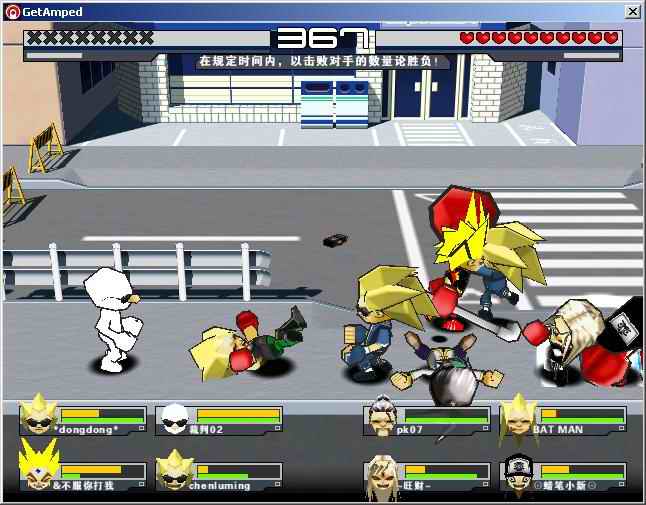
Task: Select the *dongdong* player portrait
Action: coord(39,414)
